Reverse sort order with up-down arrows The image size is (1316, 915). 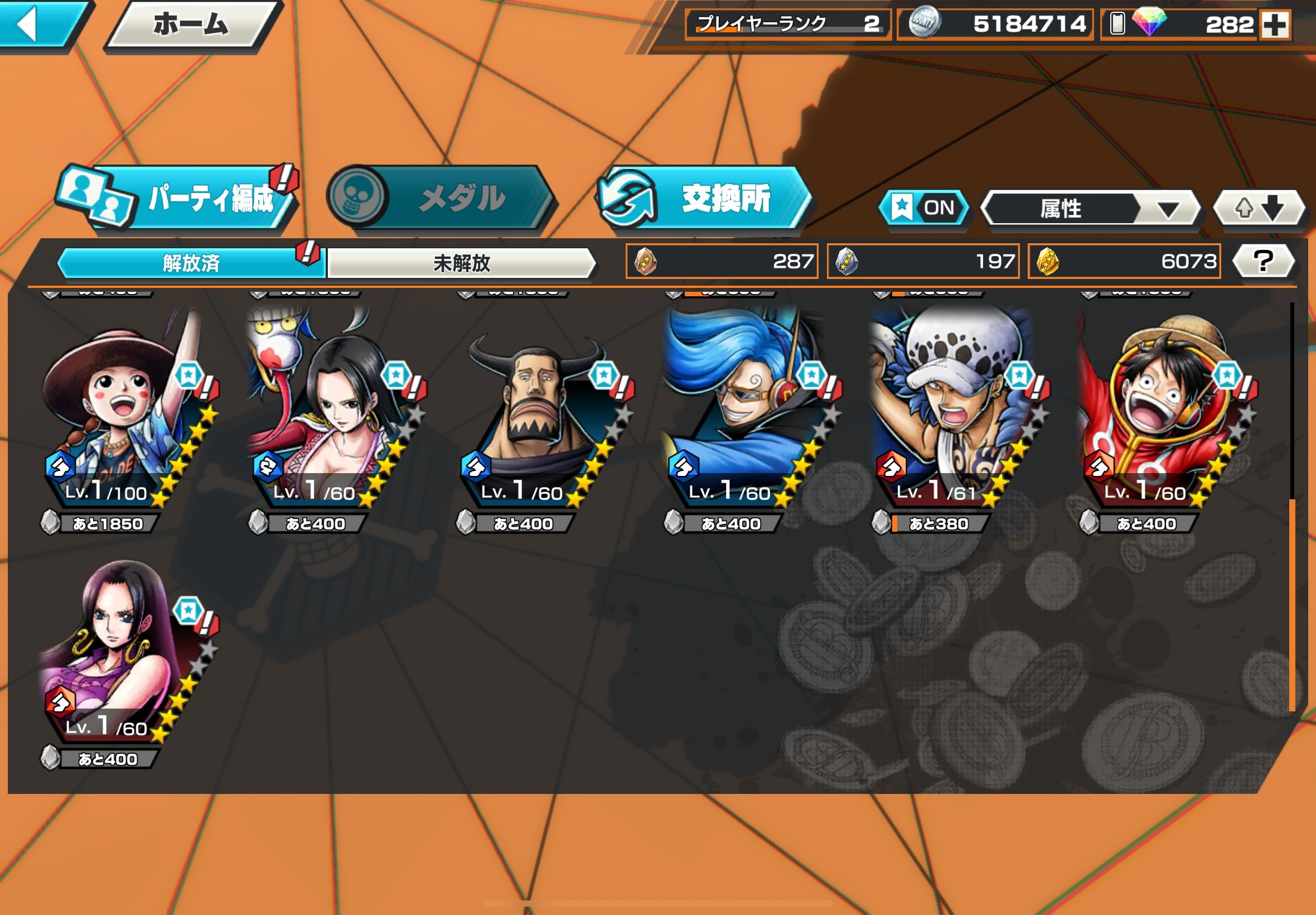pos(1259,208)
